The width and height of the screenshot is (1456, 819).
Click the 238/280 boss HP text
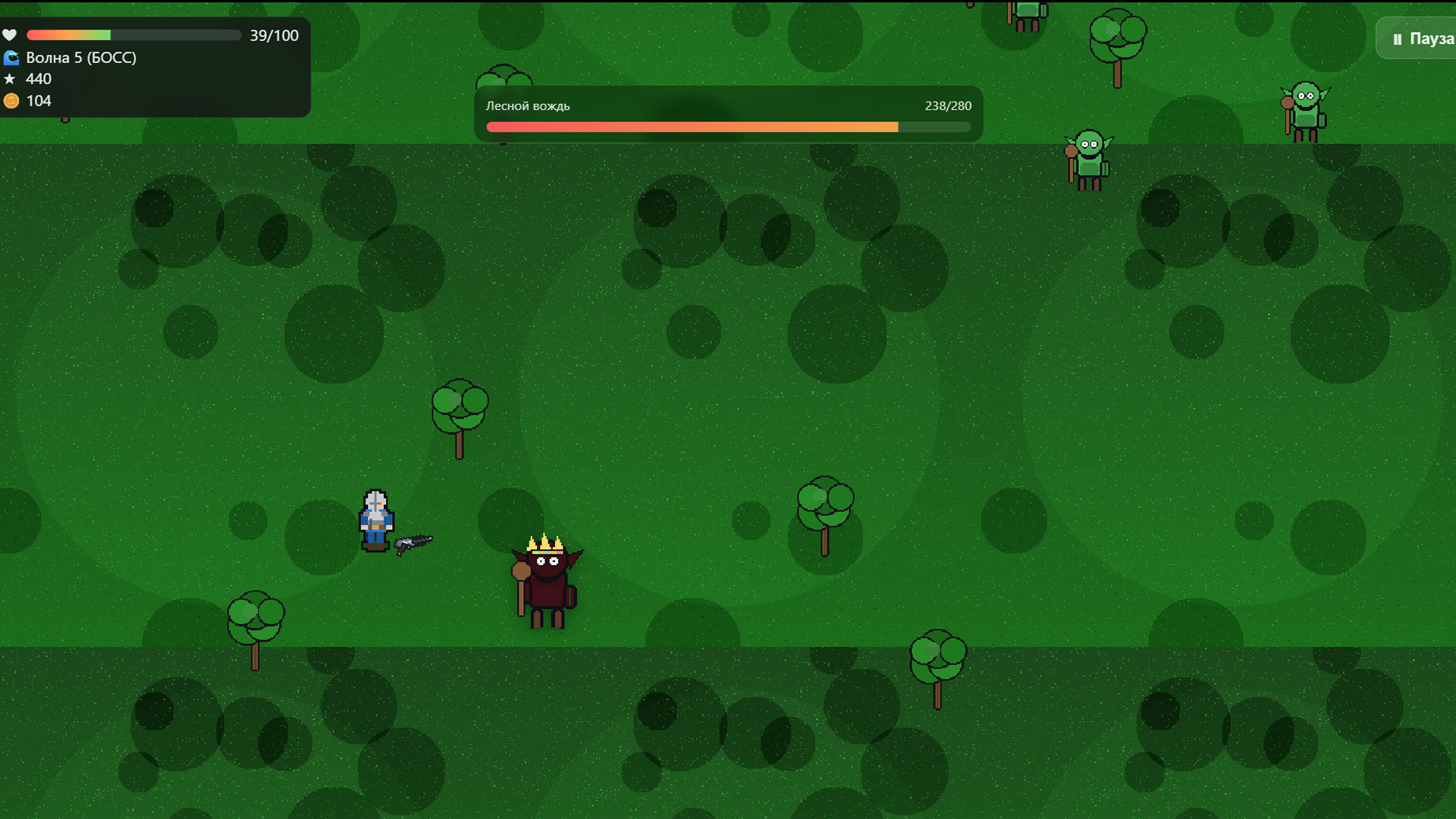(x=947, y=106)
